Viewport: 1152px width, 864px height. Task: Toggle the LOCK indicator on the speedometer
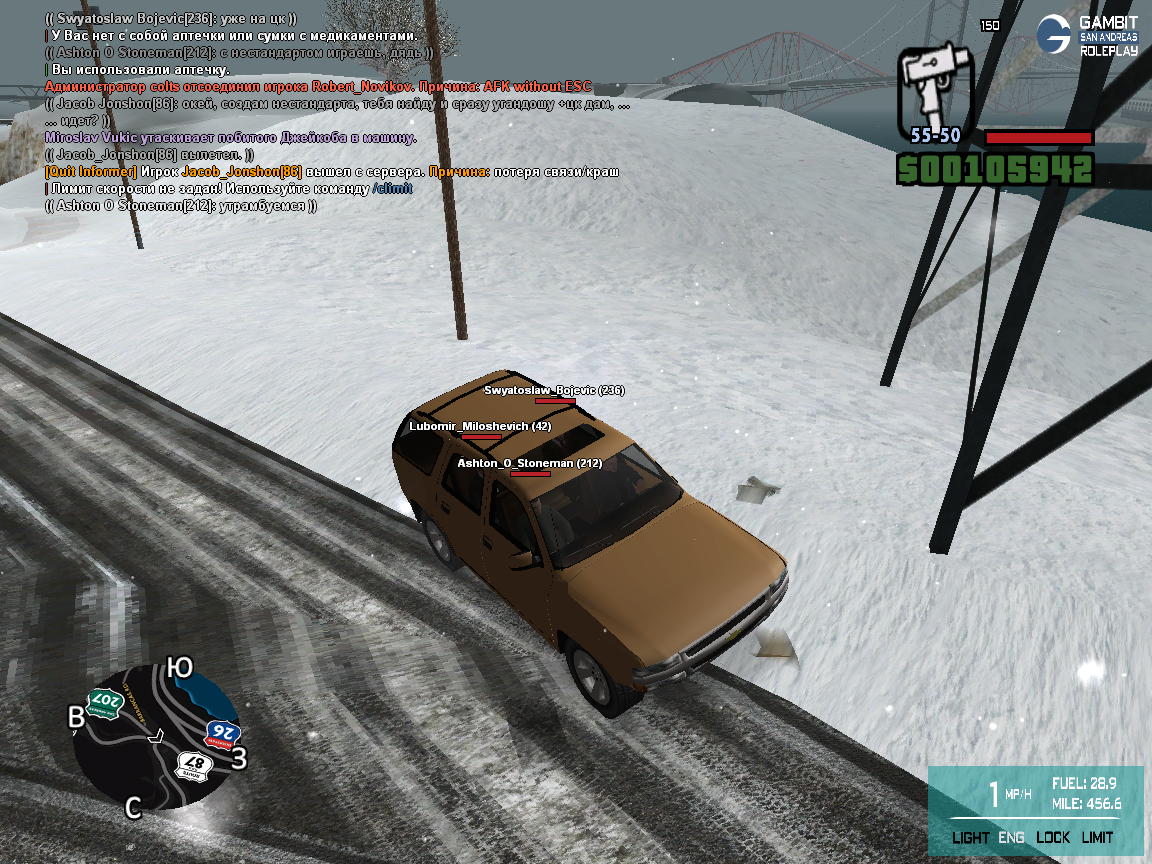point(1053,838)
